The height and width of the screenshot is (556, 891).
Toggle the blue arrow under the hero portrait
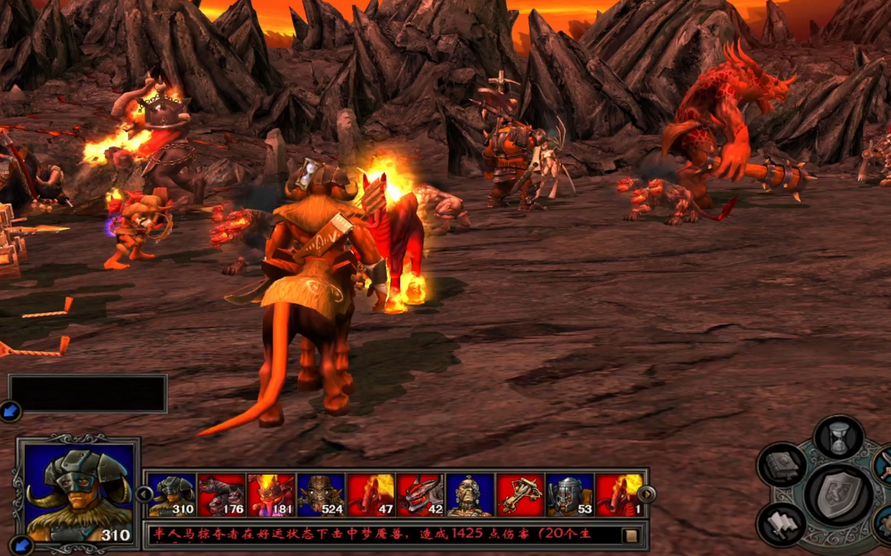click(x=14, y=546)
